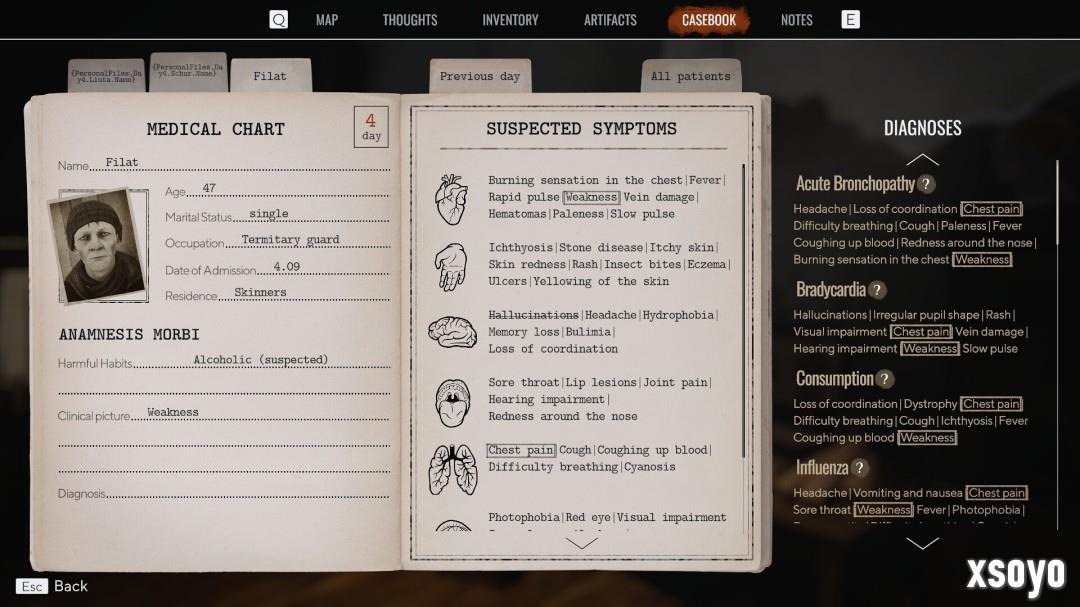Open help icon next to Acute Bronchopathy
The height and width of the screenshot is (607, 1080).
coord(927,184)
